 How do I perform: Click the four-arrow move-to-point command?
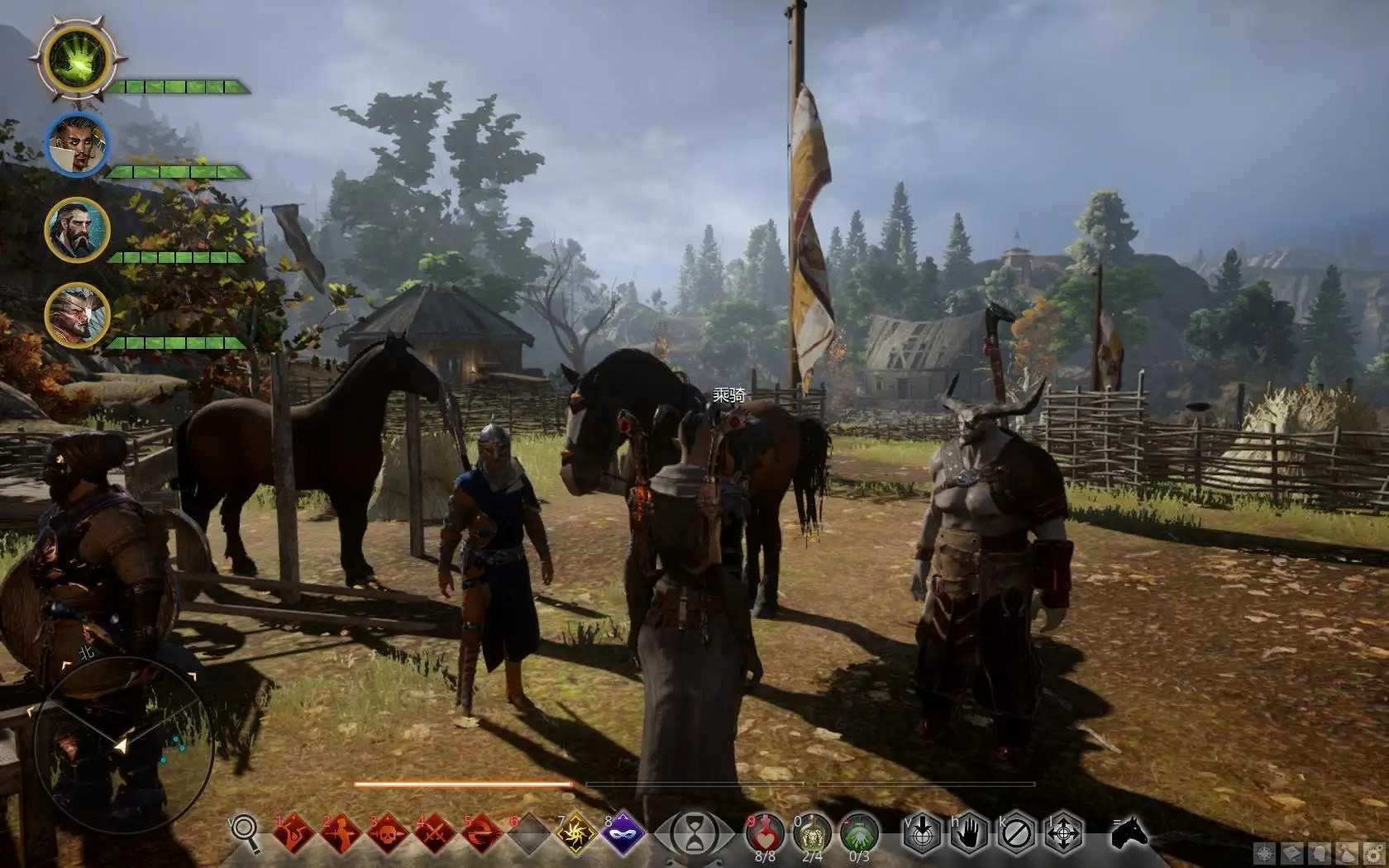1063,833
